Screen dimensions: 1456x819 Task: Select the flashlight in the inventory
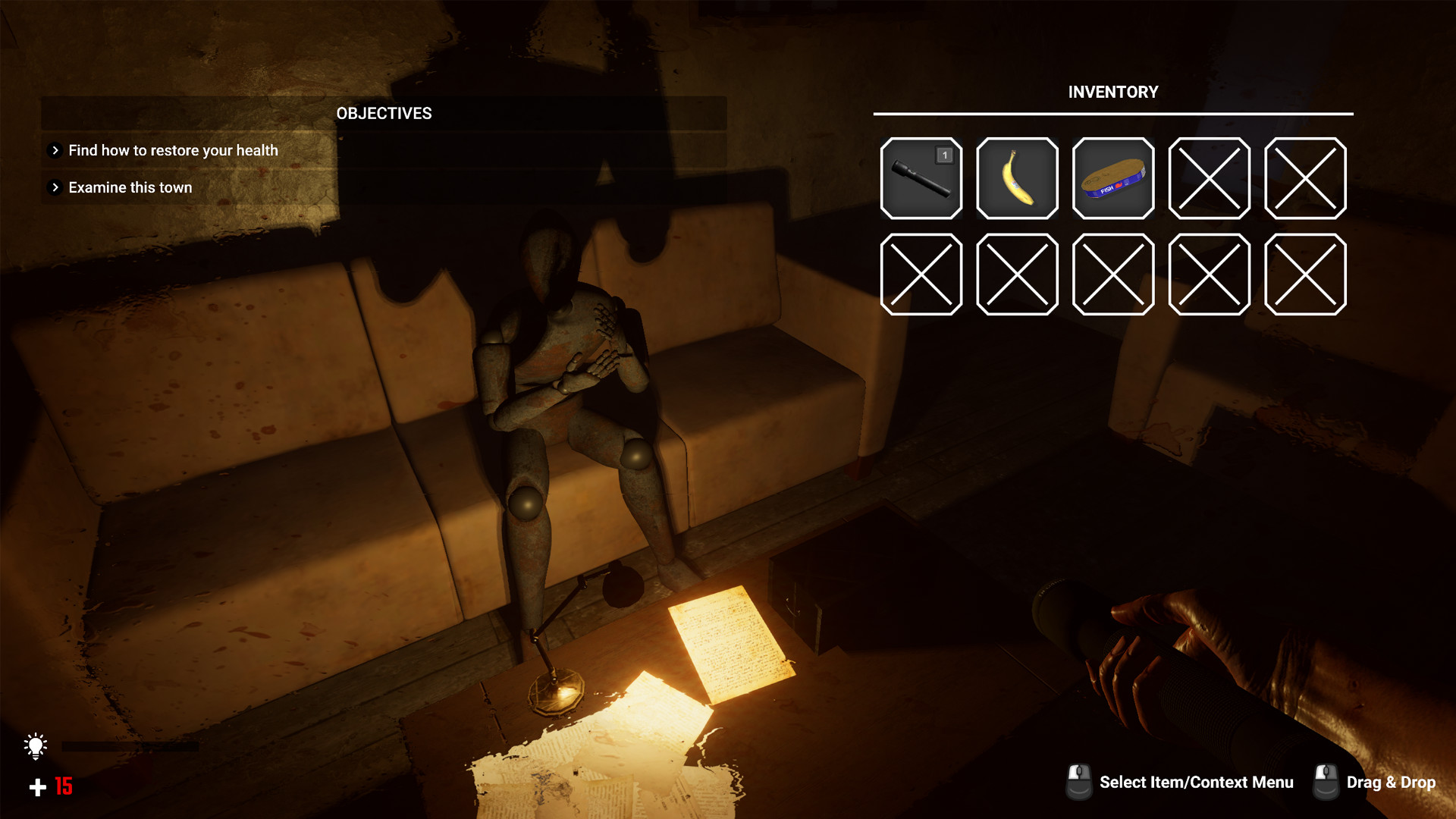click(x=921, y=179)
